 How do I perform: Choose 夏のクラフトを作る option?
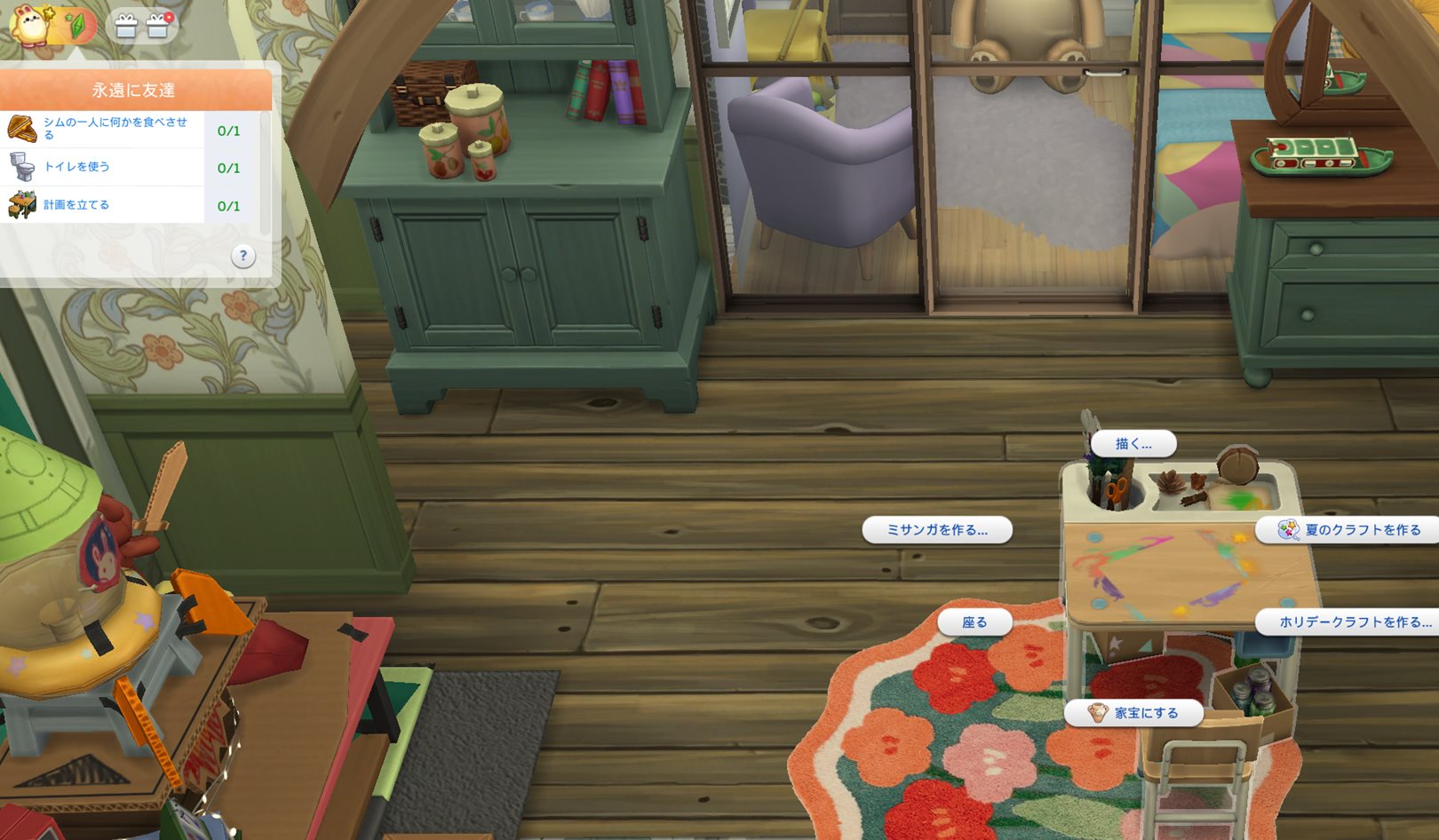1350,530
